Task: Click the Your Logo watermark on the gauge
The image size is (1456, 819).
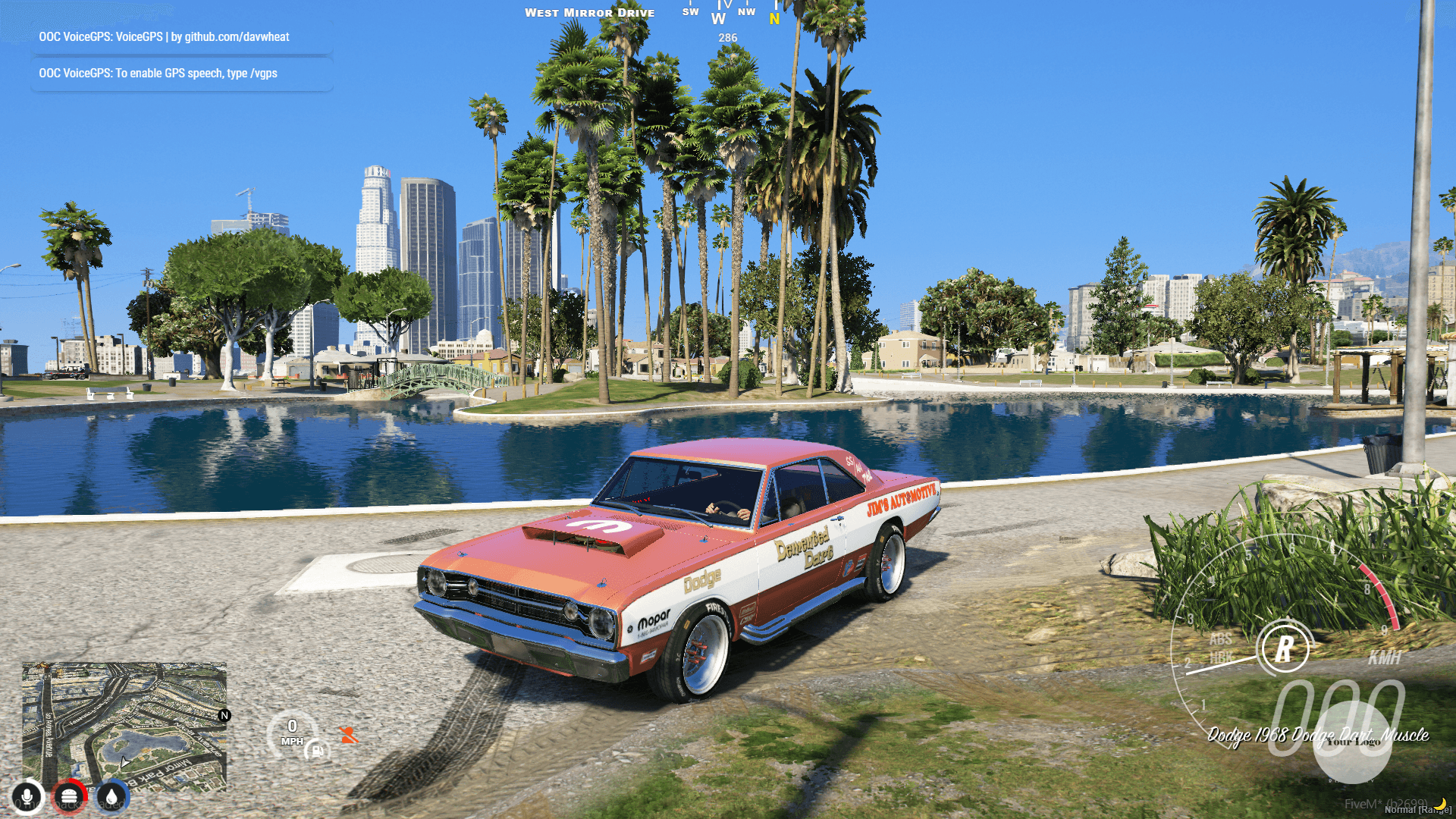Action: point(1354,742)
